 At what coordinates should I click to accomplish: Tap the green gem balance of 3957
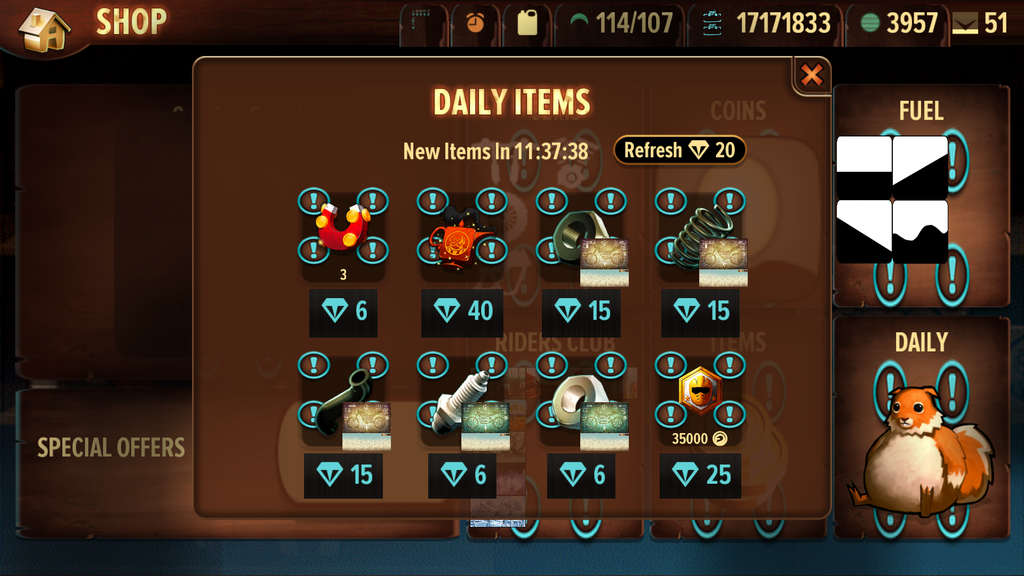(899, 23)
